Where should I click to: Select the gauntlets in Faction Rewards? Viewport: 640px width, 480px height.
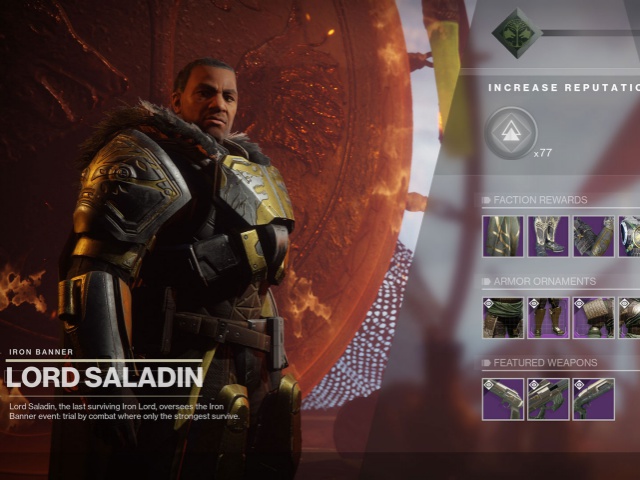tap(593, 236)
